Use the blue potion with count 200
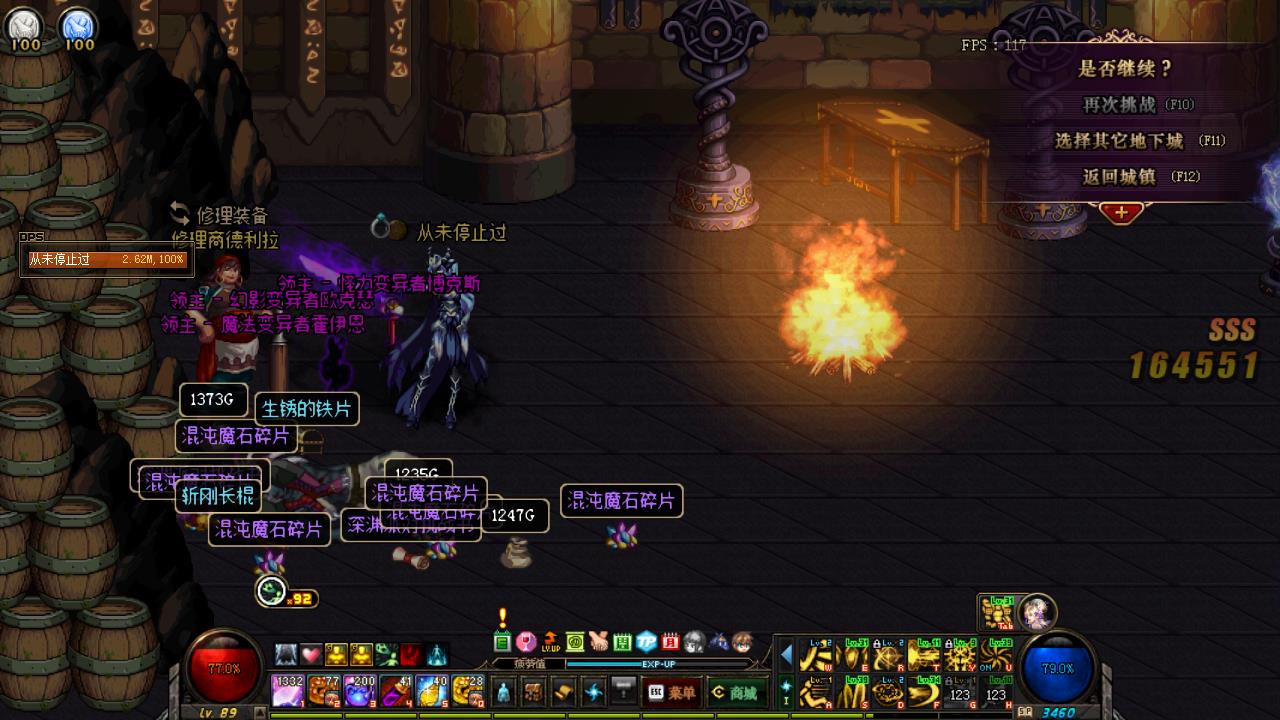The image size is (1280, 720). point(359,691)
